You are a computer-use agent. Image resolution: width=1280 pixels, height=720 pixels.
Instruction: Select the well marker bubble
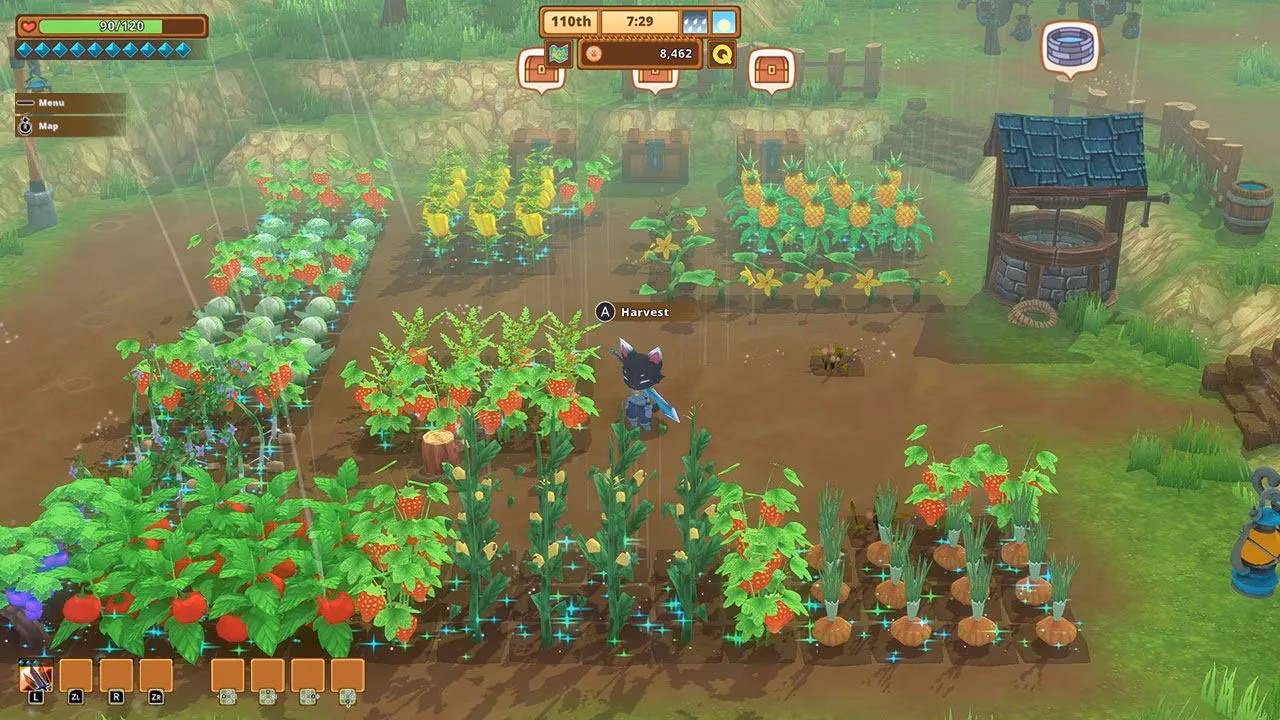click(1070, 46)
